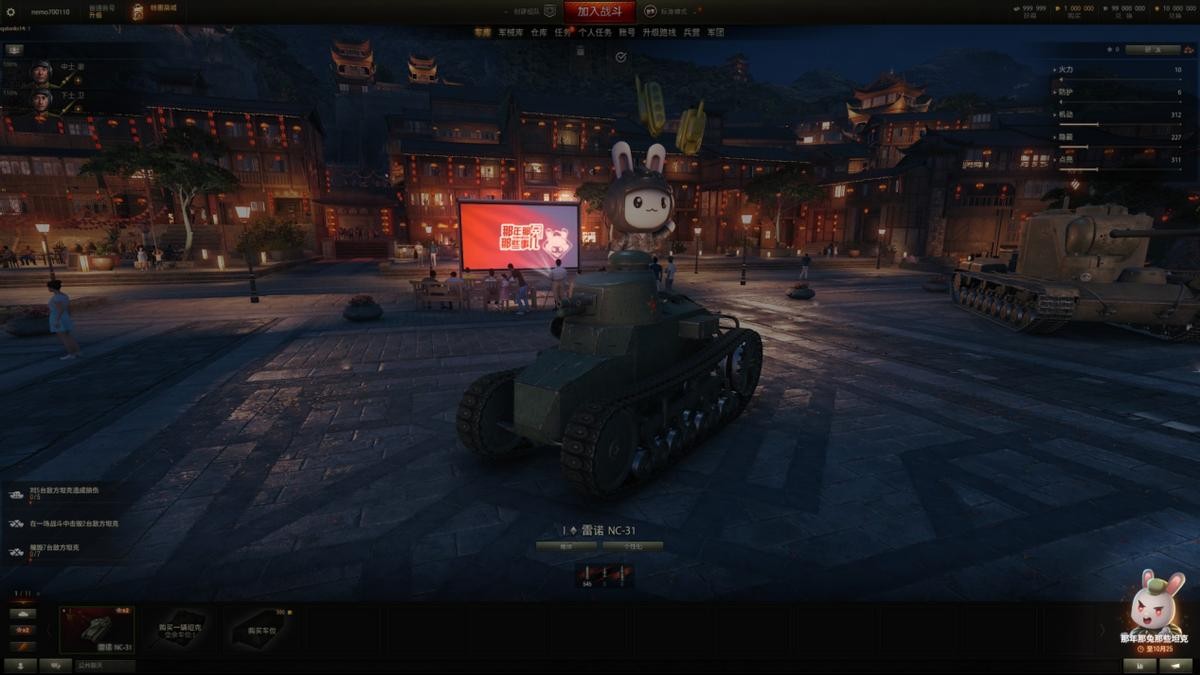Switch to the 升级路线 tech tree tab
This screenshot has height=675, width=1200.
coord(659,32)
